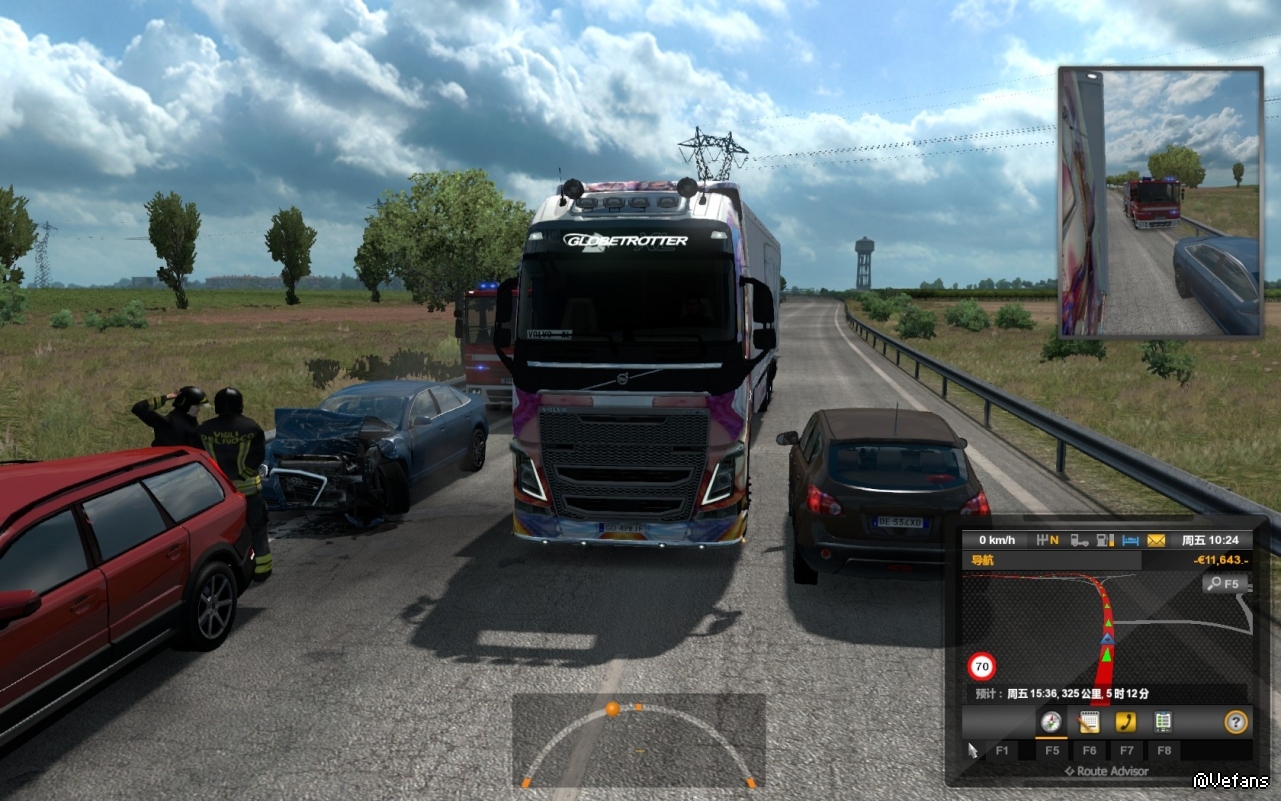Show the truck diagnostics tab
The height and width of the screenshot is (801, 1281).
click(1163, 722)
